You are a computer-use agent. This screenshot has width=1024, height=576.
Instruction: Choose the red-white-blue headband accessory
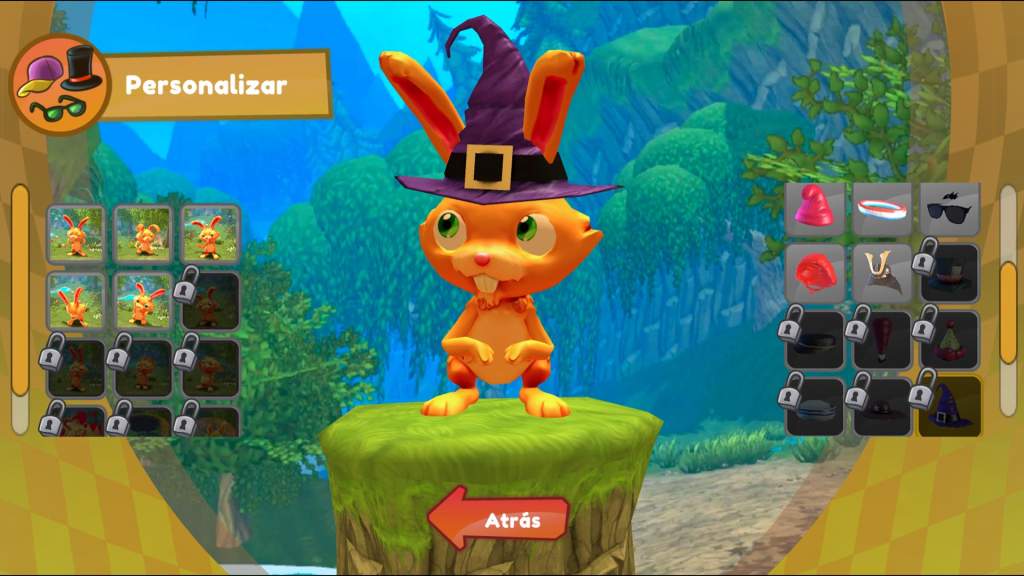coord(882,208)
